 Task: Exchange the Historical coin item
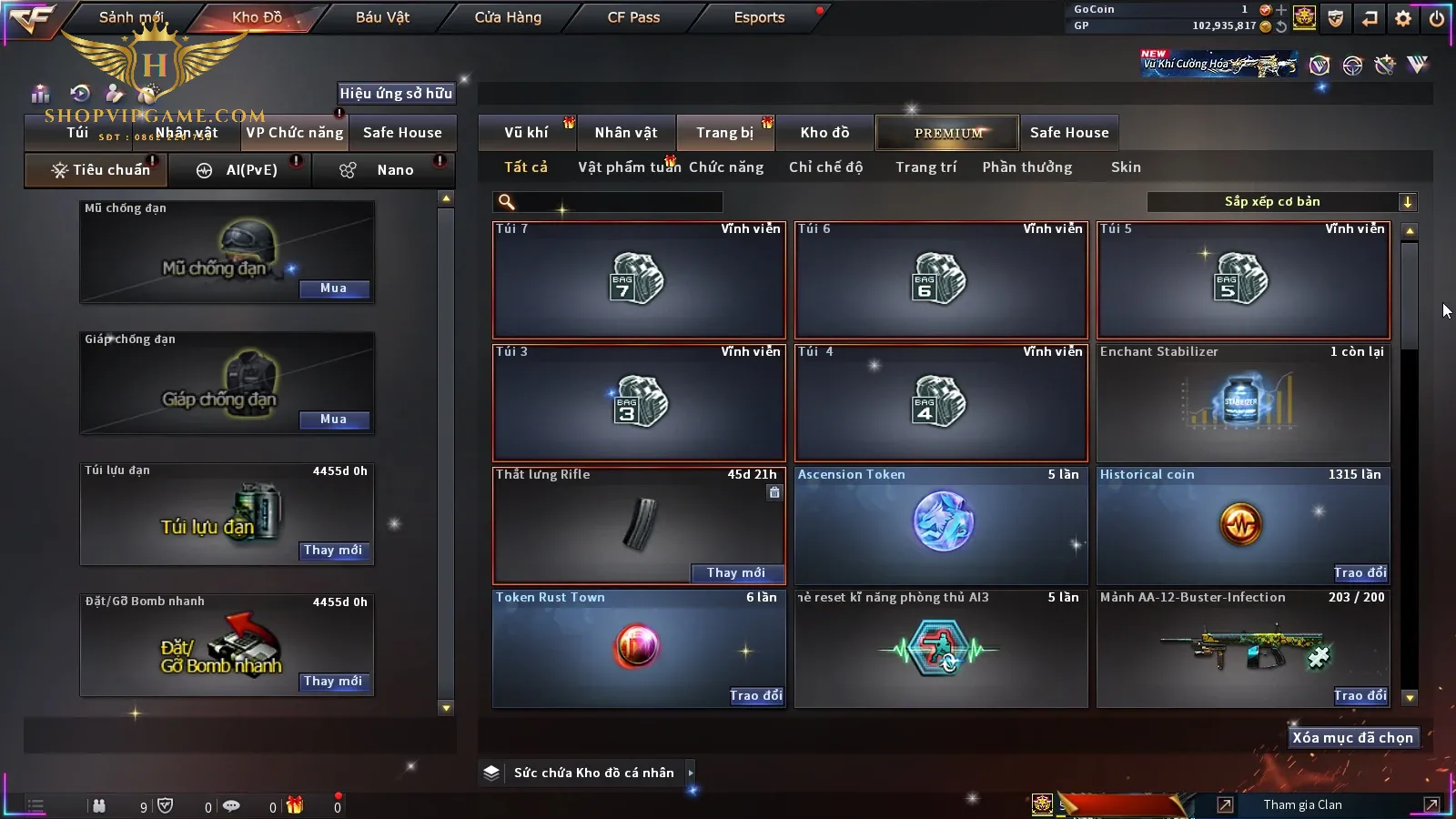pos(1360,572)
